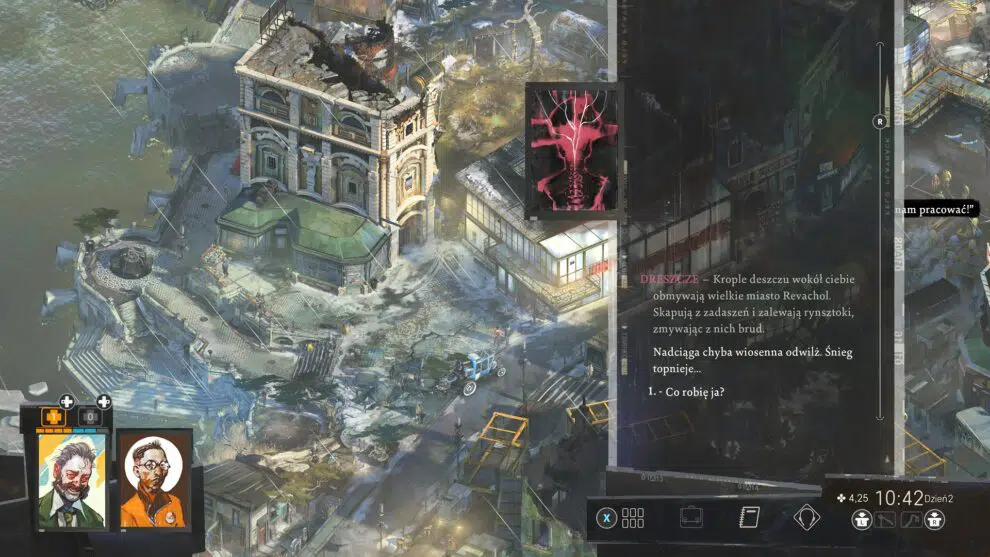Open the inventory briefcase icon
Image resolution: width=990 pixels, height=557 pixels.
[x=690, y=518]
